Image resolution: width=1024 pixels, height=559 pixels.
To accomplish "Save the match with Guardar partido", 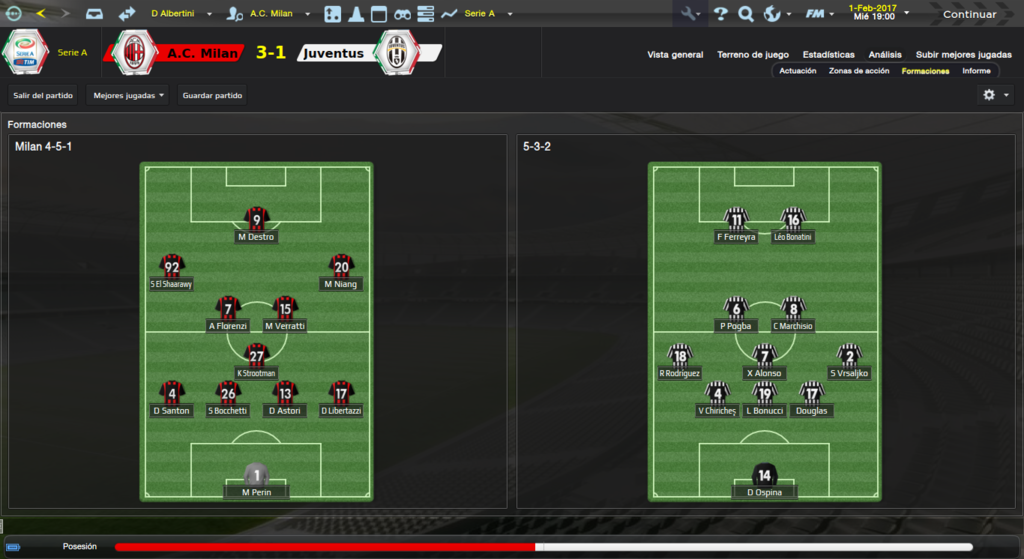I will point(211,96).
